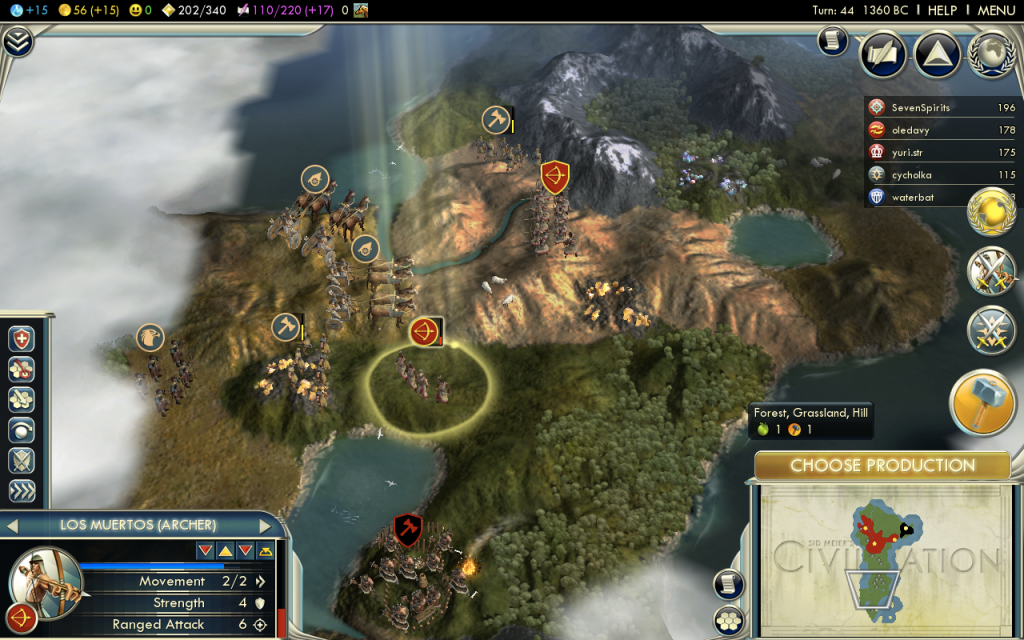
Task: Select the triple chevron unit action
Action: (22, 490)
